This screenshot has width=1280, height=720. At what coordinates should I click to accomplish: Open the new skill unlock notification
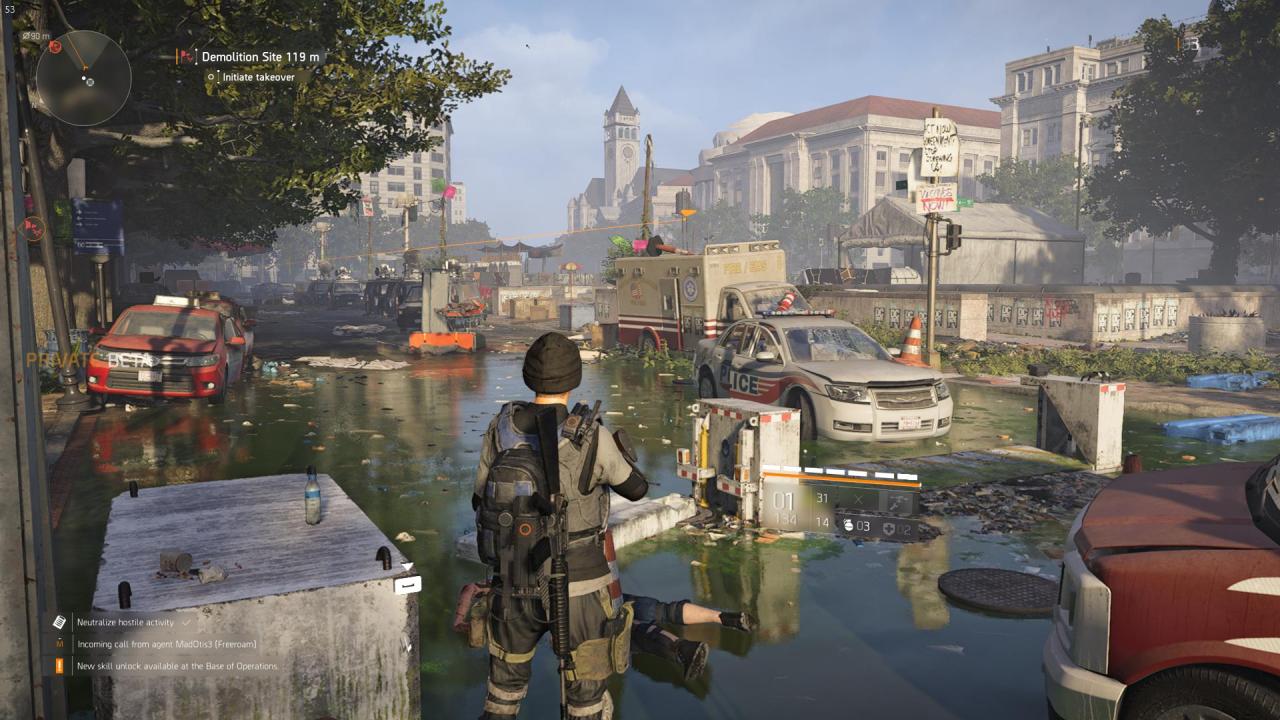[176, 666]
